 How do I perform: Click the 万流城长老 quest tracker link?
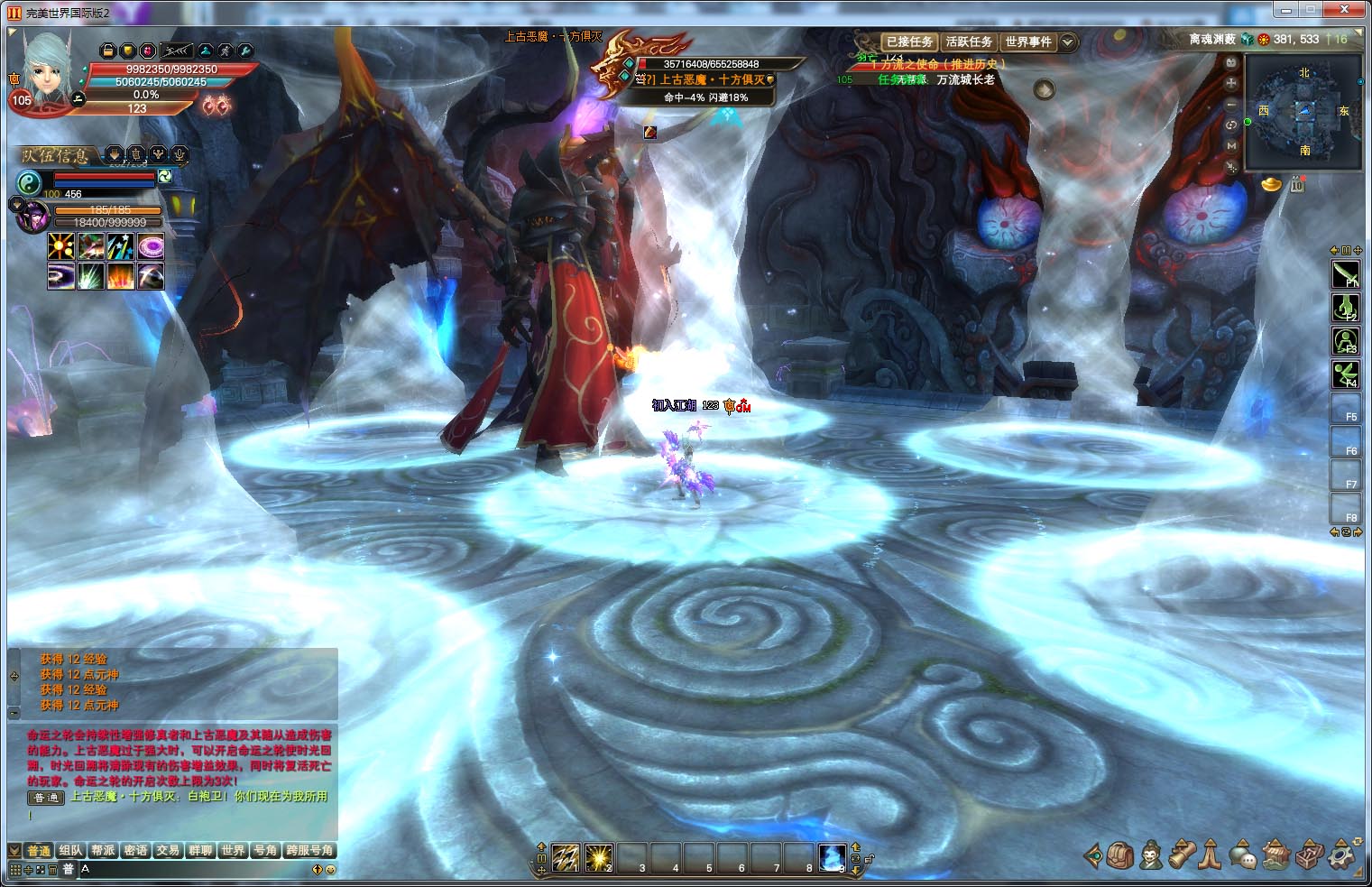pos(965,79)
